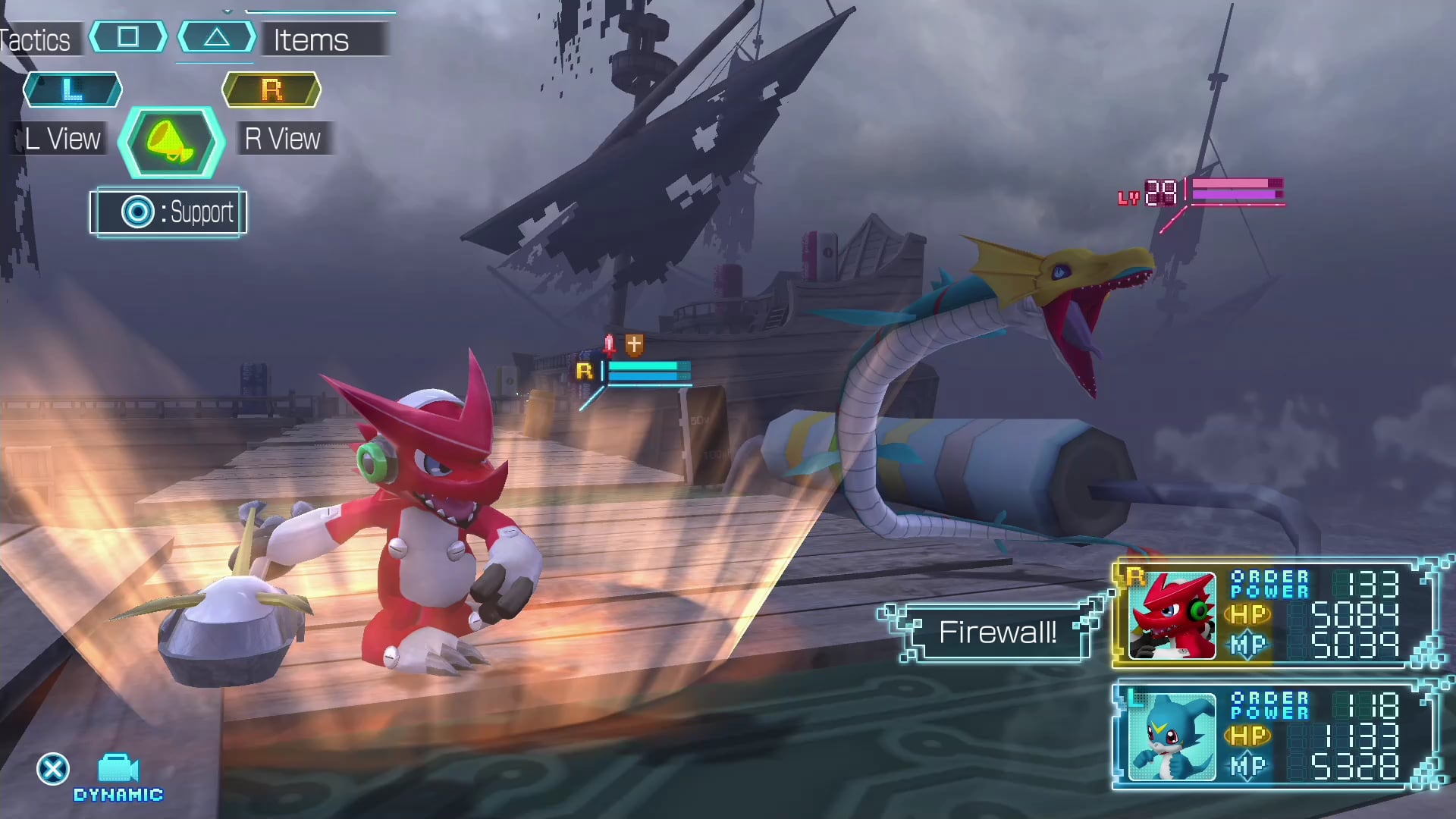Open the Items menu

click(311, 39)
